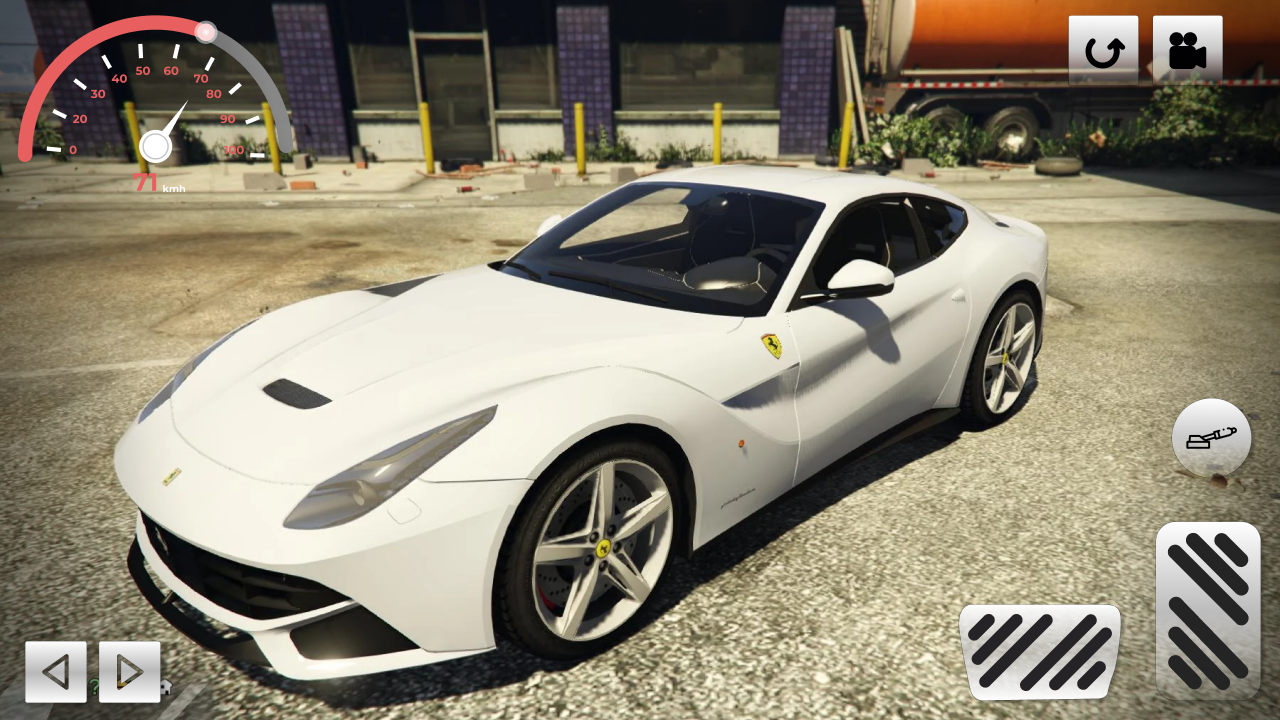Restart the level with the reset arrow
1280x720 pixels.
(x=1104, y=48)
